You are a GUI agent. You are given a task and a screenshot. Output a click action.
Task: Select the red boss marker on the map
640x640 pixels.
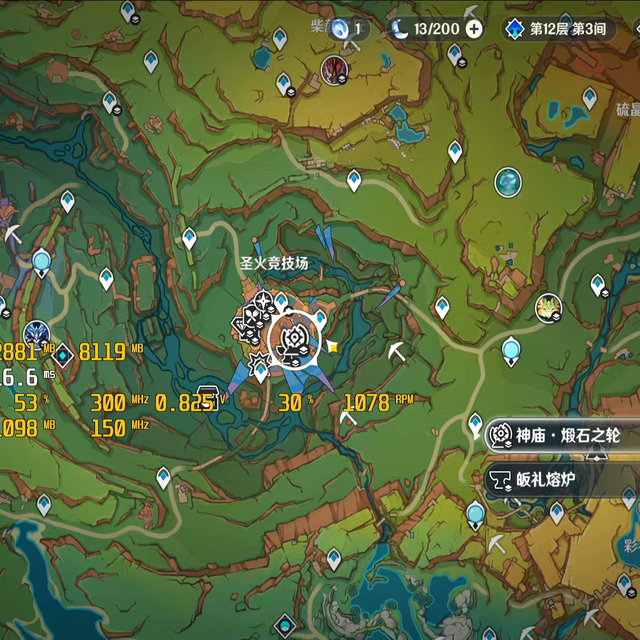coord(333,68)
